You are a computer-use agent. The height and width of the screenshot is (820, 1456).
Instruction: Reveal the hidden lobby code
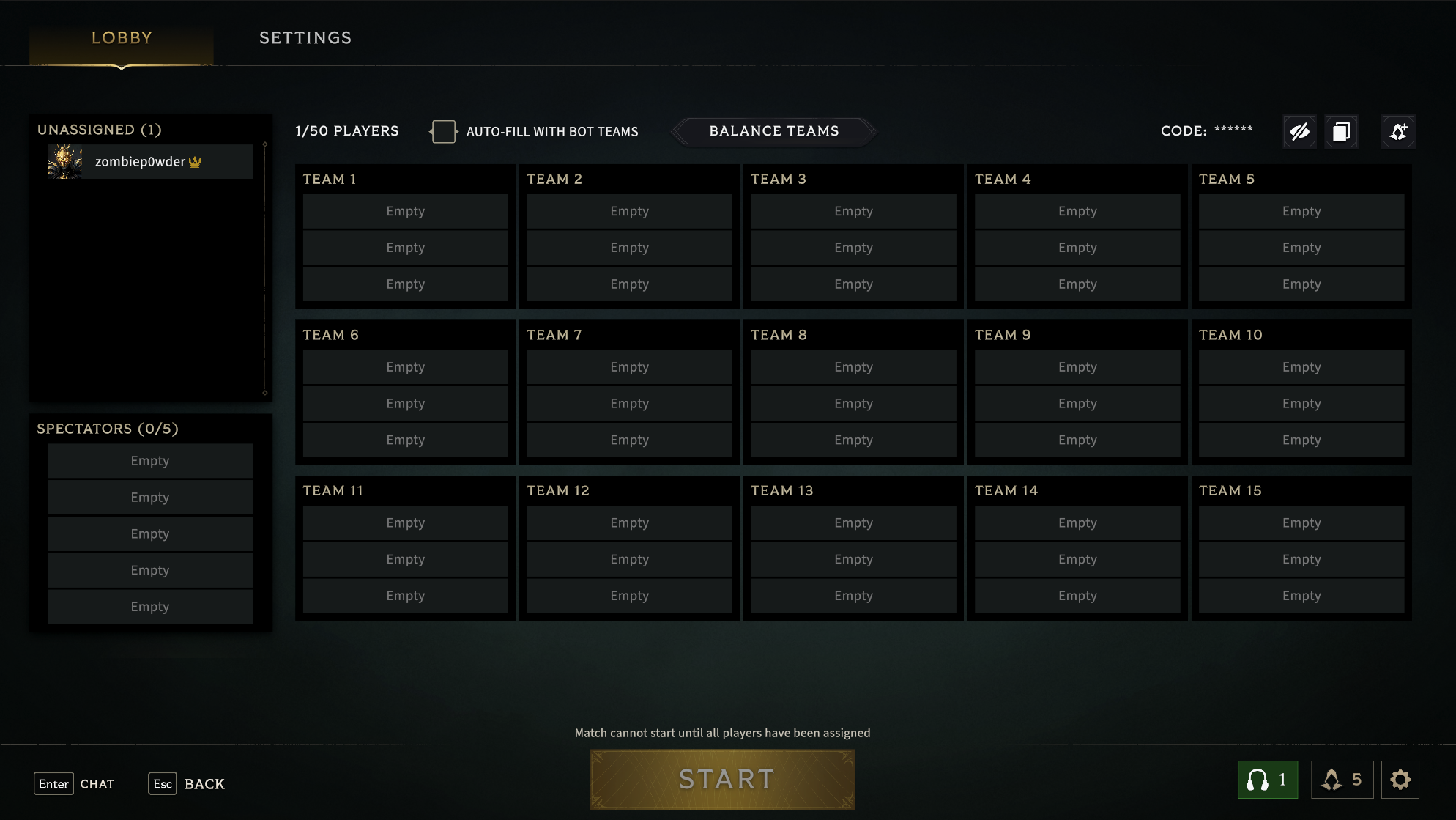coord(1299,132)
